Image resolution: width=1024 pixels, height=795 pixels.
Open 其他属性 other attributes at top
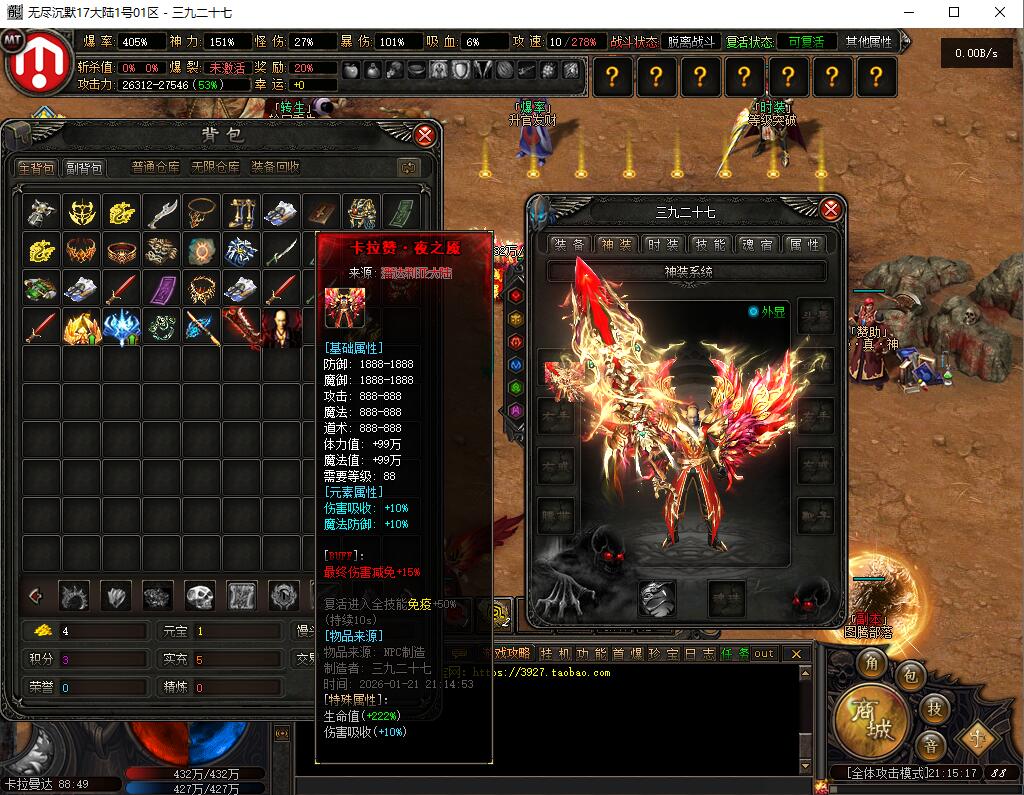tap(868, 42)
